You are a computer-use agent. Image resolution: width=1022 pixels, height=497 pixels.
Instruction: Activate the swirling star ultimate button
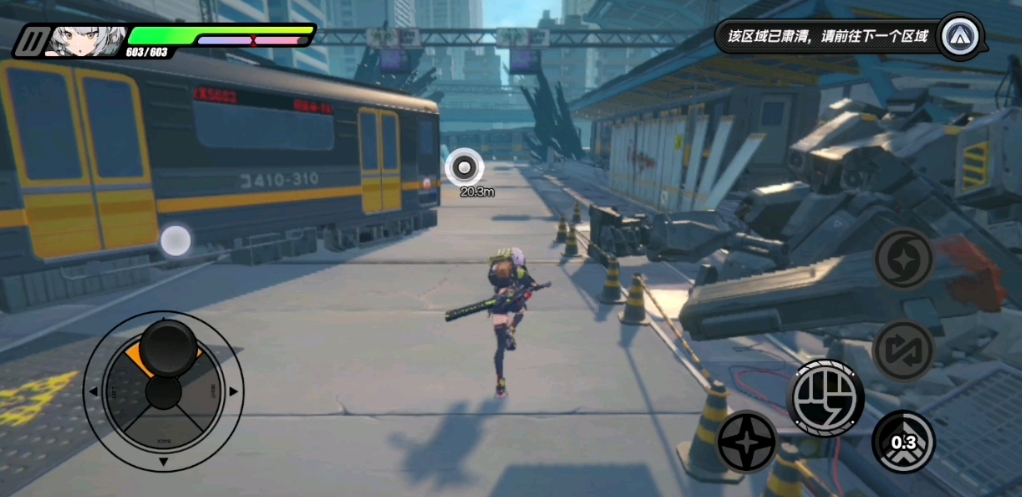(904, 258)
